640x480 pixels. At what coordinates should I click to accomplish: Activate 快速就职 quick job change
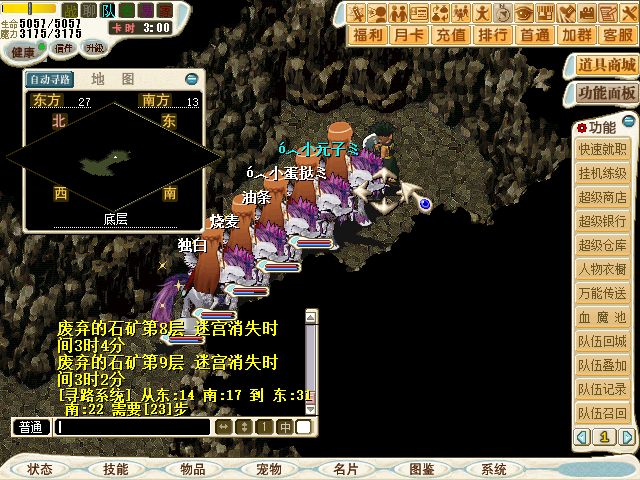tap(603, 150)
